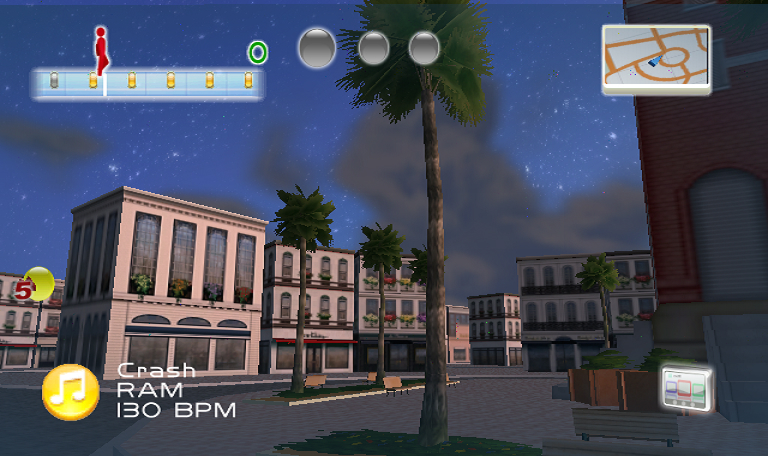The height and width of the screenshot is (456, 768).
Task: Select the largest gray orb indicator
Action: coord(317,47)
